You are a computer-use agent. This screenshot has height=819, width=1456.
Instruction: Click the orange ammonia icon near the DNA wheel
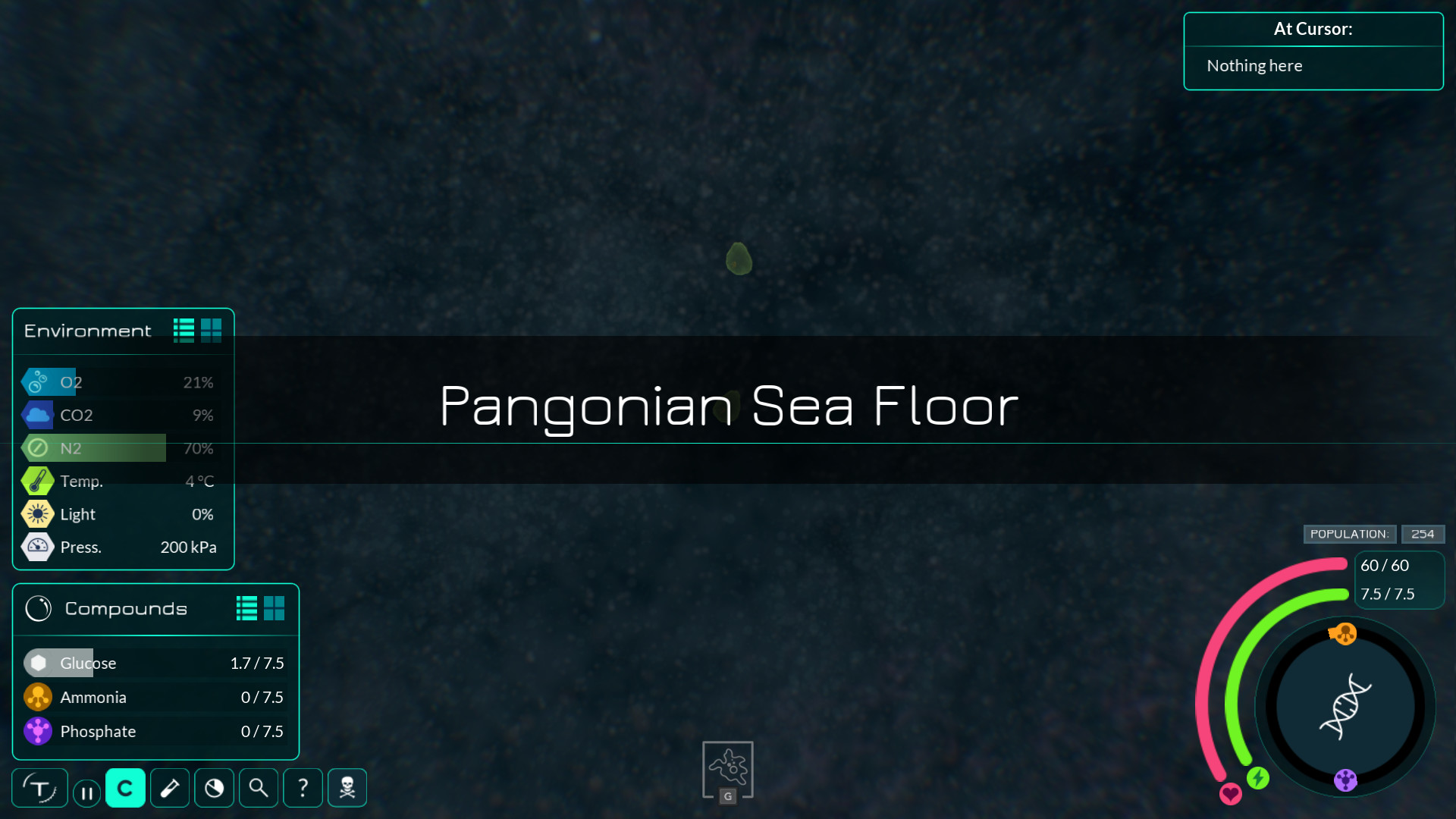click(1344, 635)
